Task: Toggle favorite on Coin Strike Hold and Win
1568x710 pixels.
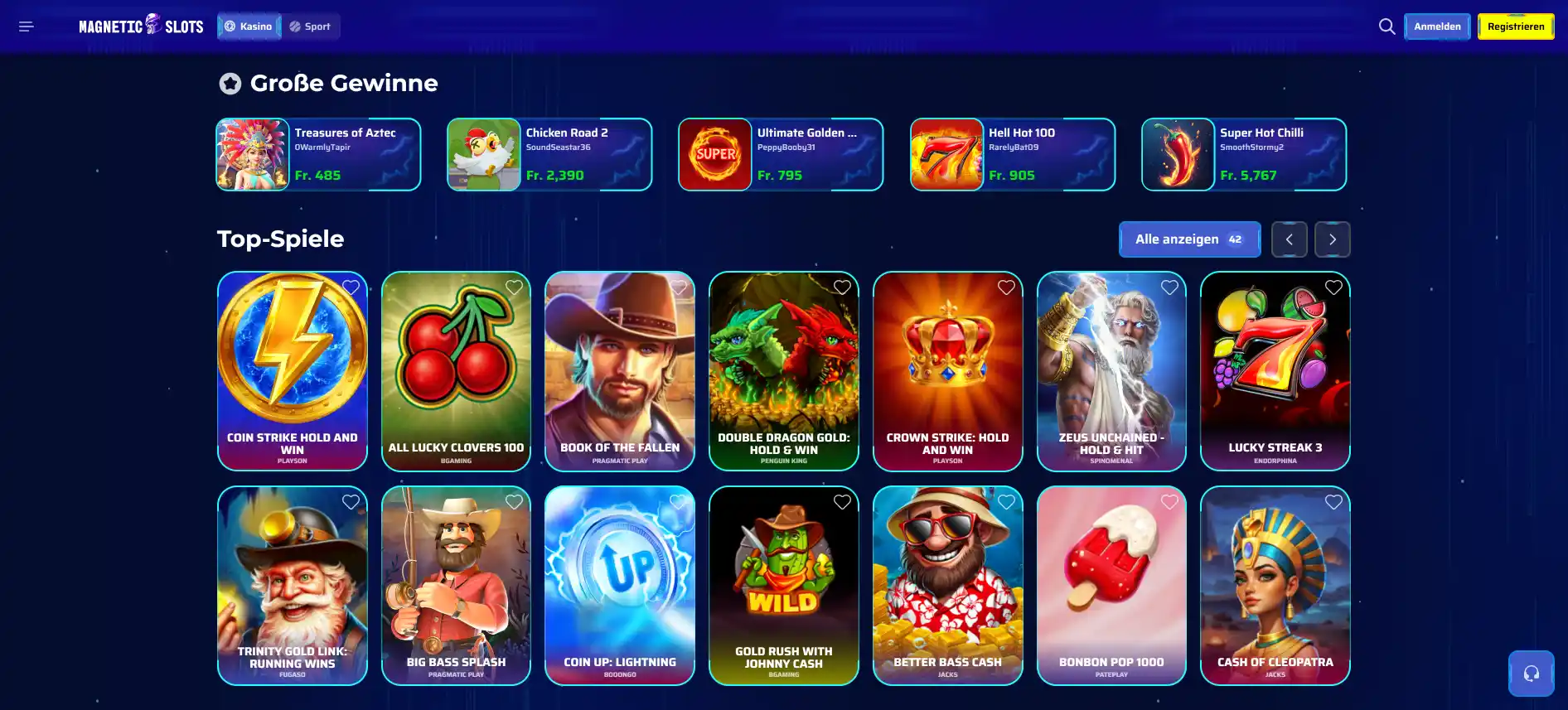Action: click(x=350, y=287)
